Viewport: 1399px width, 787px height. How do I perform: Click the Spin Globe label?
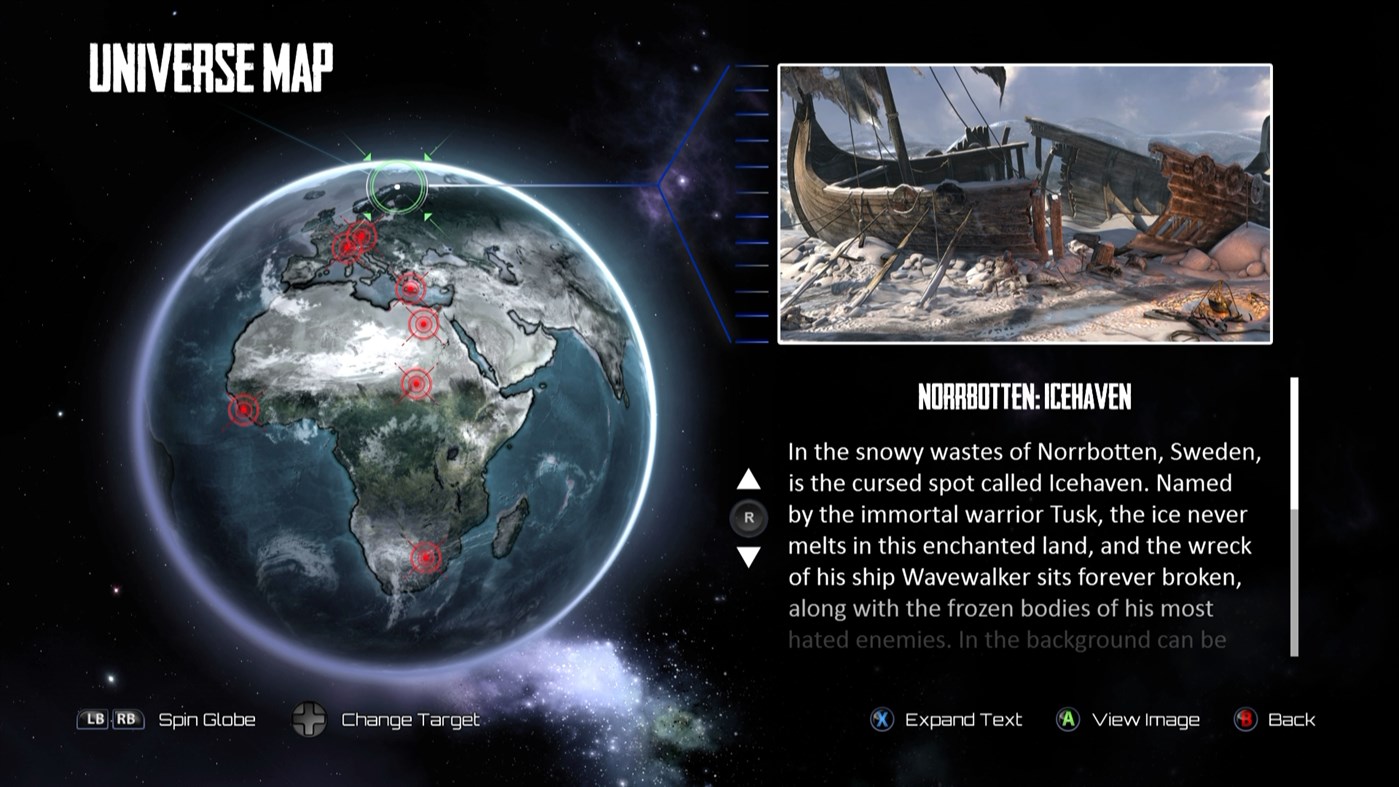click(206, 719)
